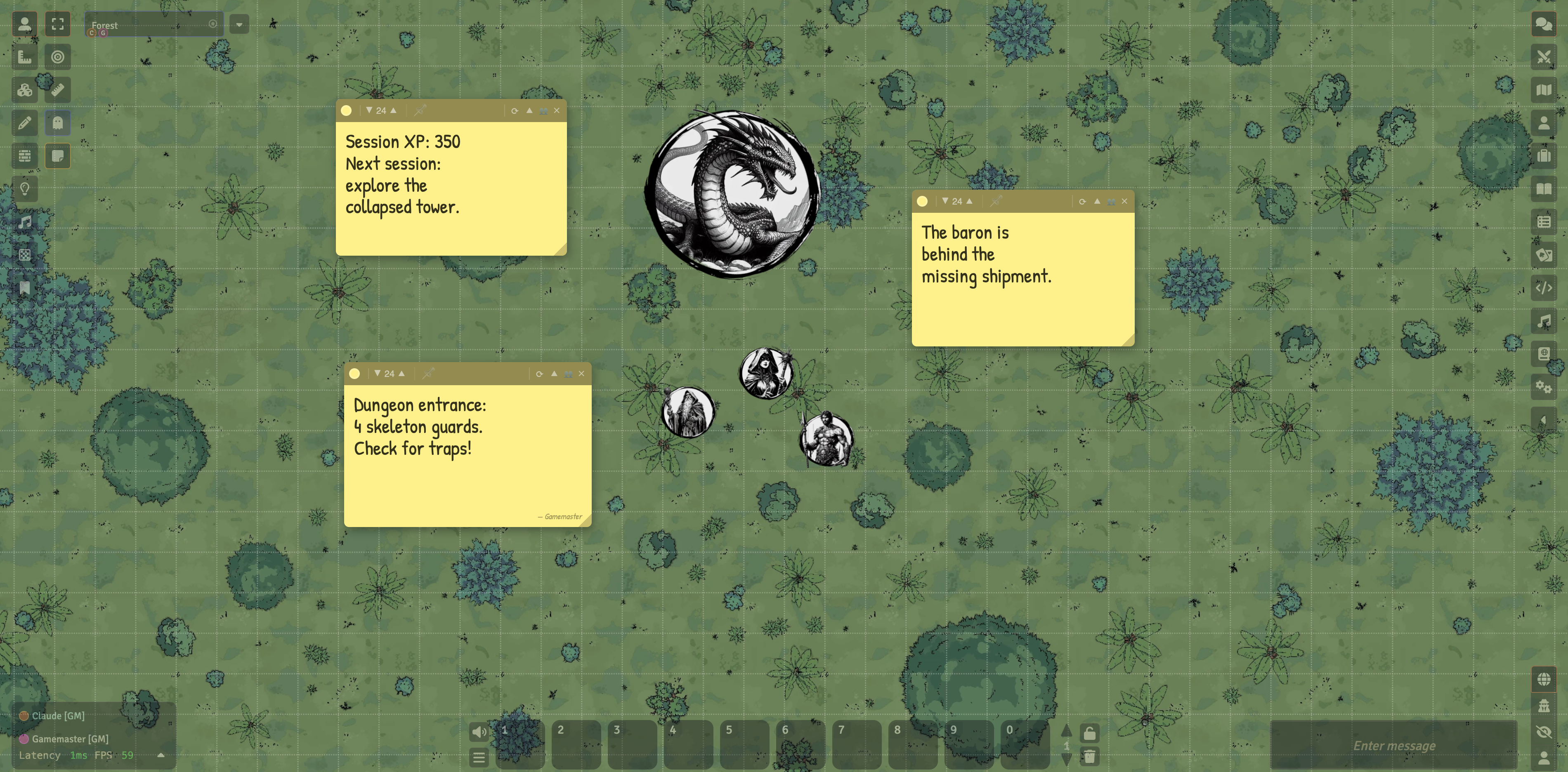Open the dice roller tool
The image size is (1568, 772).
[x=24, y=89]
